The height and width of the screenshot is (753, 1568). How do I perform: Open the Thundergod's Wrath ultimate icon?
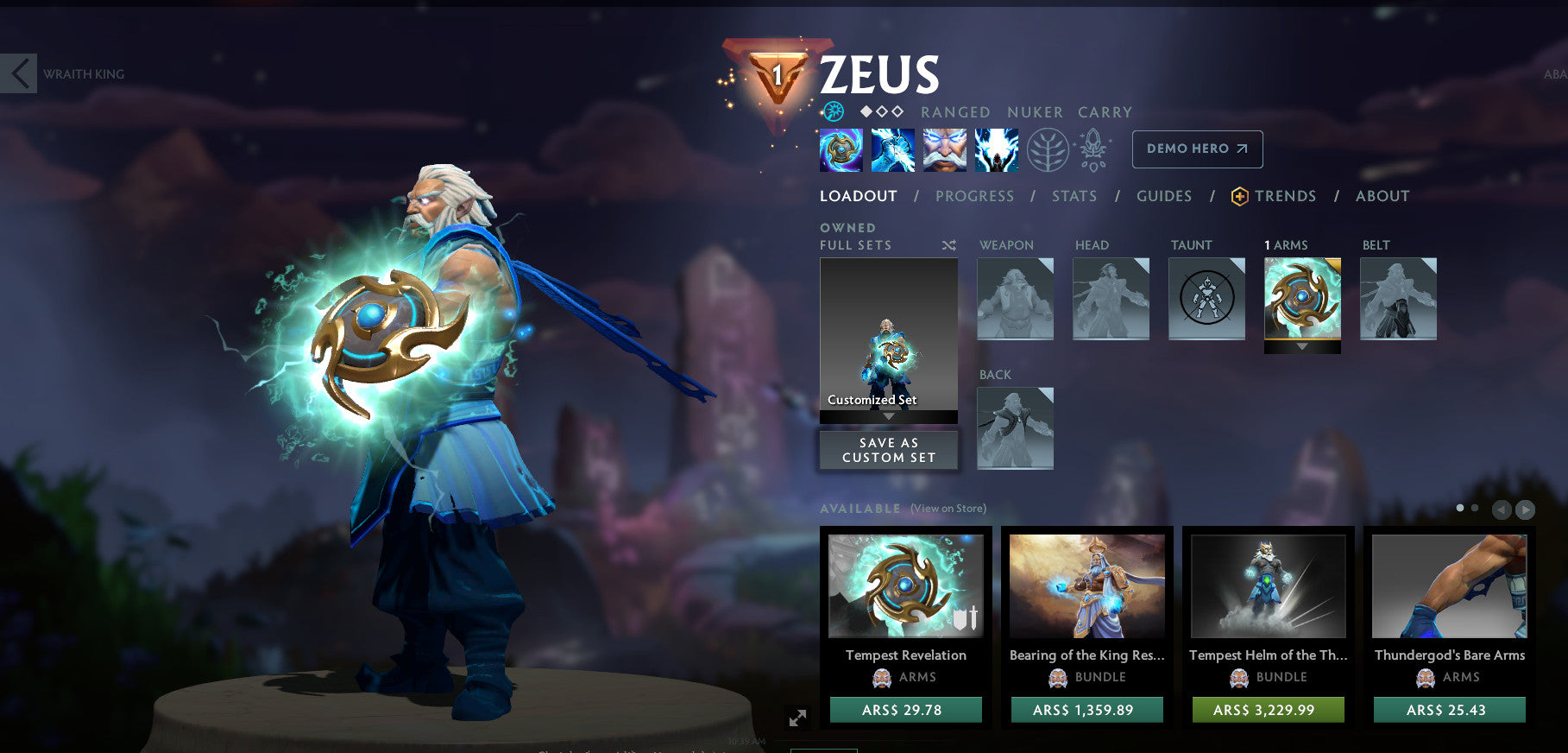tap(997, 149)
